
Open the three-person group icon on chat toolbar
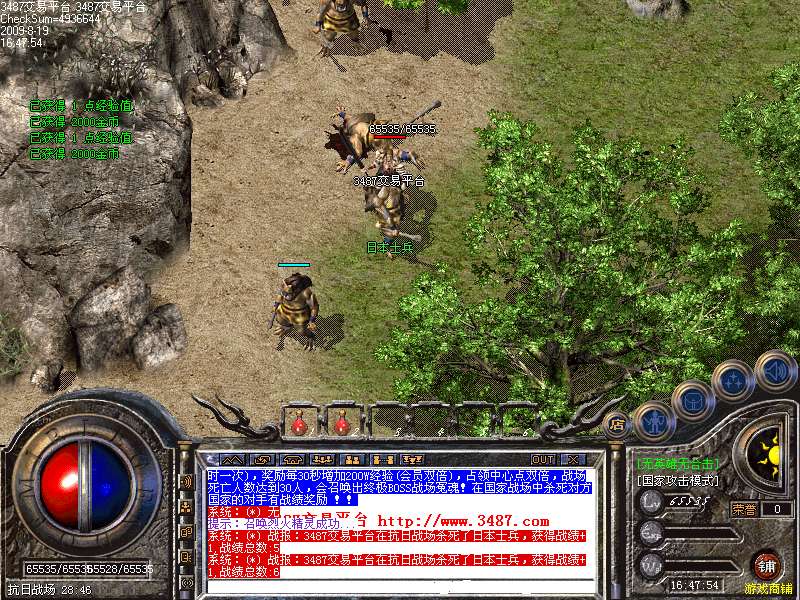[x=322, y=459]
